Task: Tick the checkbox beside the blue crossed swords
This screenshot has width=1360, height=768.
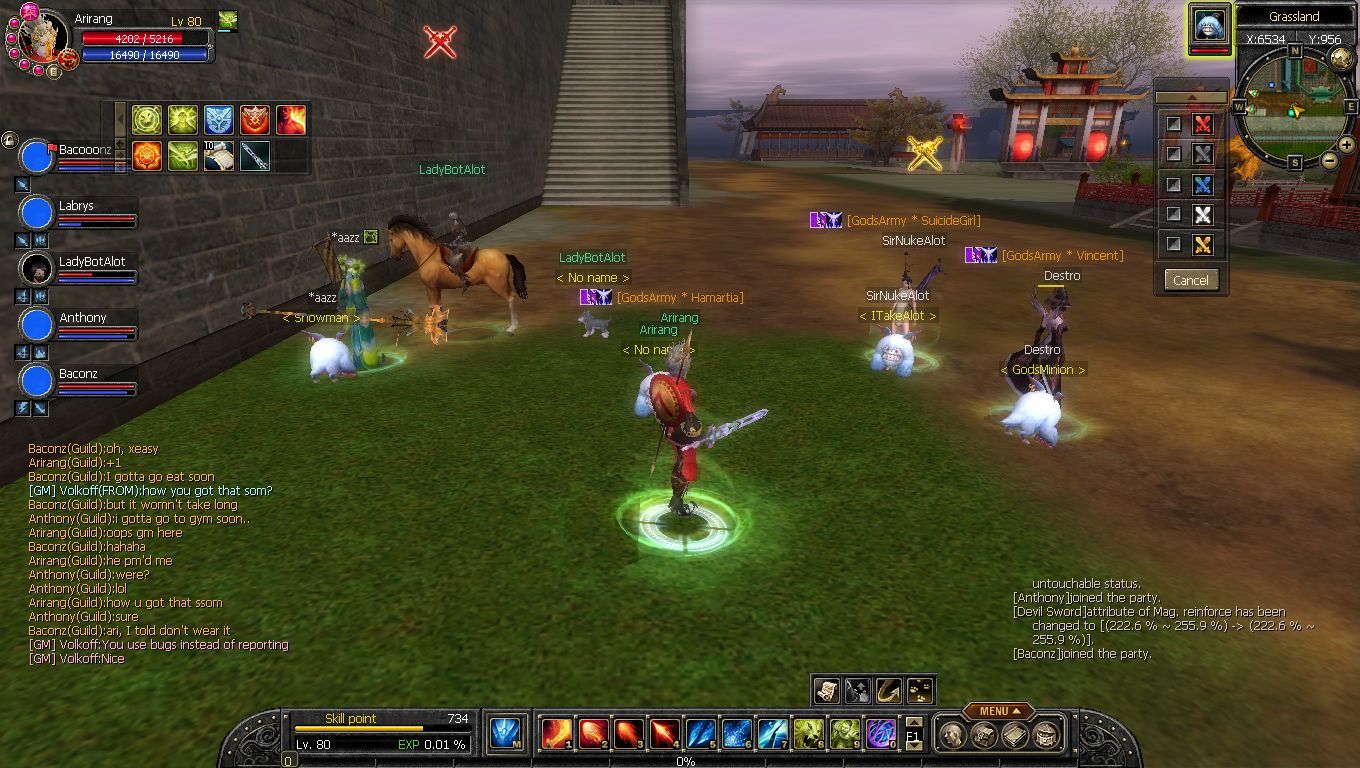Action: coord(1174,184)
